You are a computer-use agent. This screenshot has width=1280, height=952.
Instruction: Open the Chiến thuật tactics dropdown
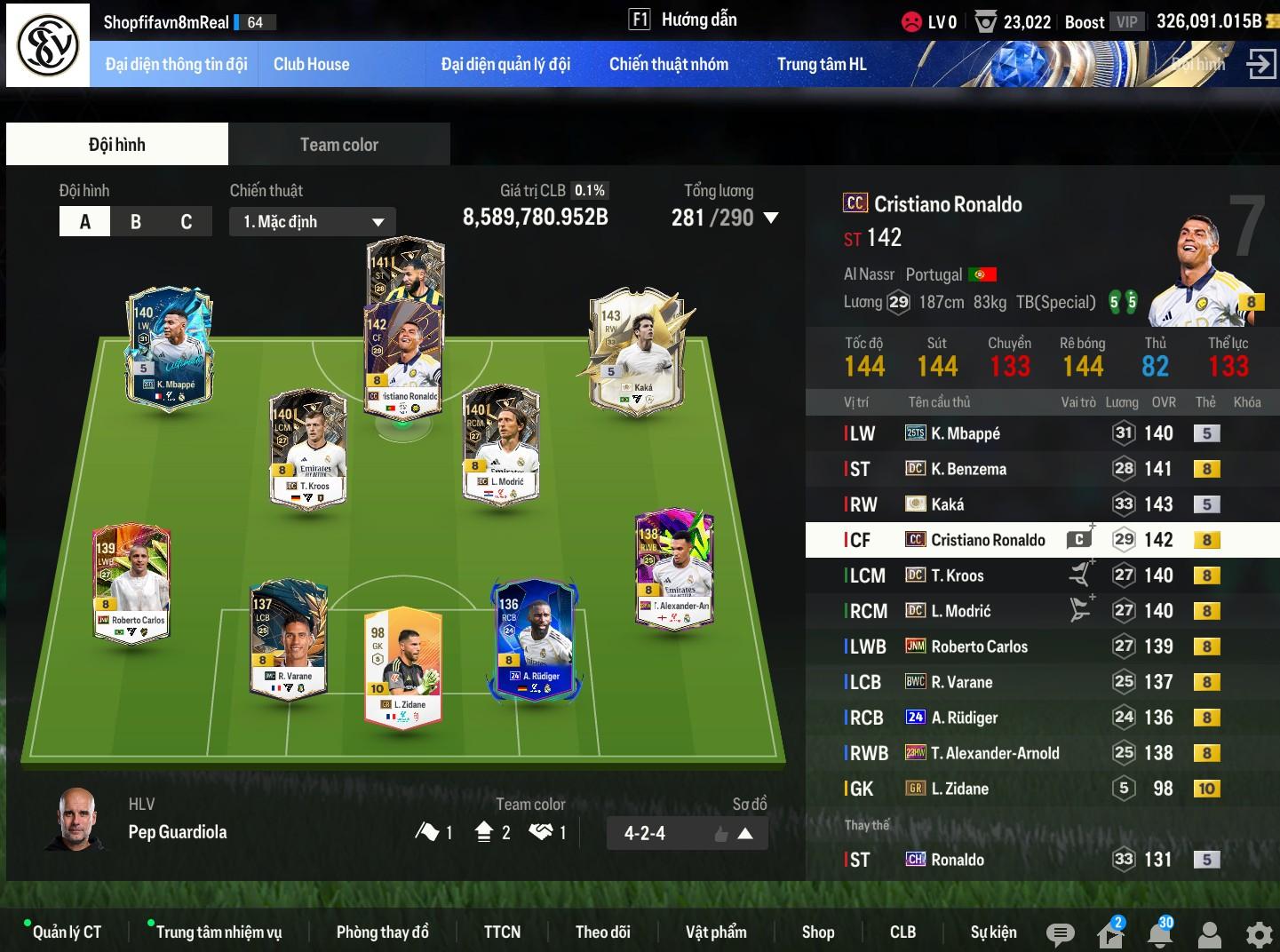point(313,222)
